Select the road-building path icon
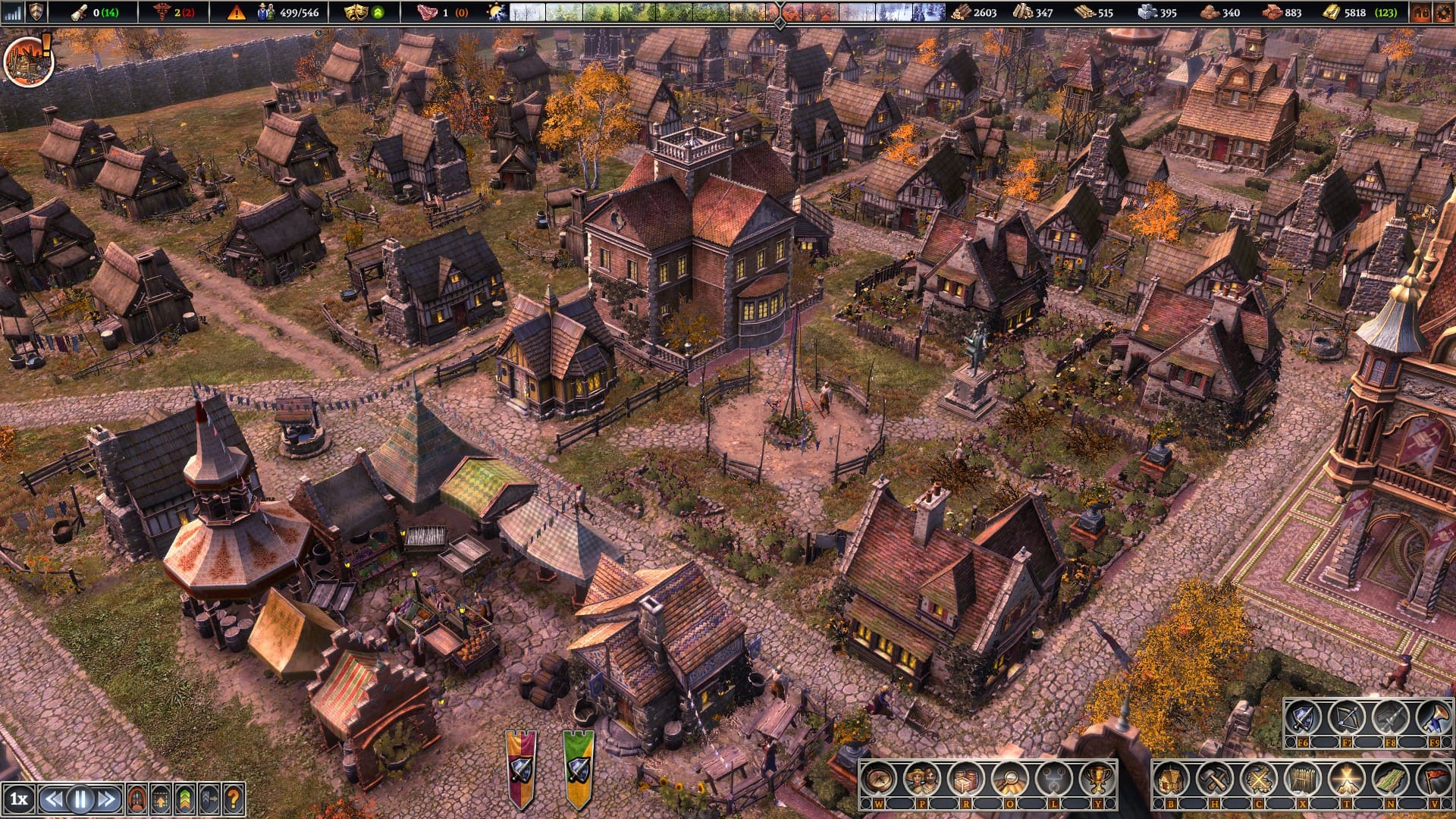The image size is (1456, 819). pos(1390,779)
